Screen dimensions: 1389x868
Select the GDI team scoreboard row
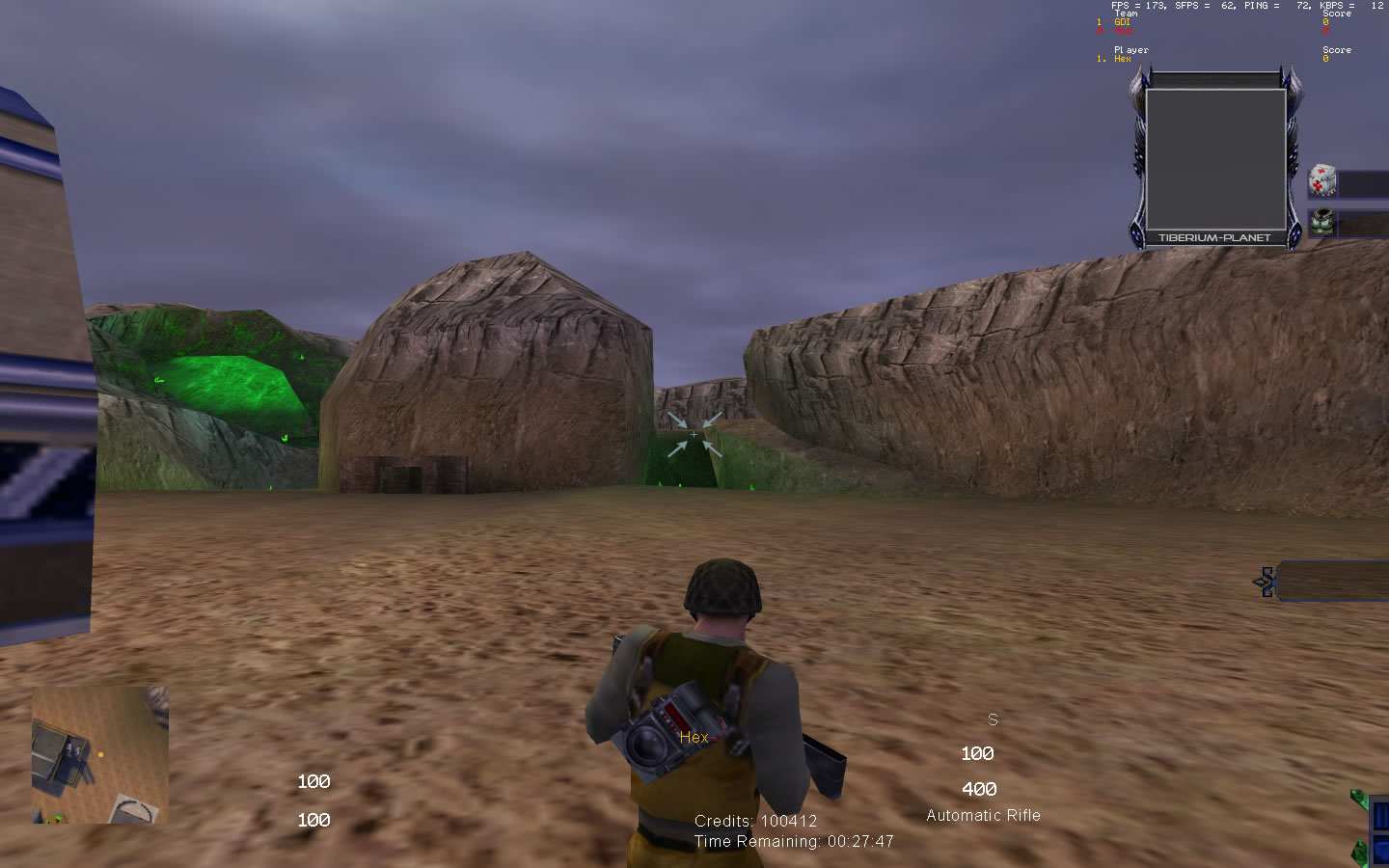coord(1122,22)
